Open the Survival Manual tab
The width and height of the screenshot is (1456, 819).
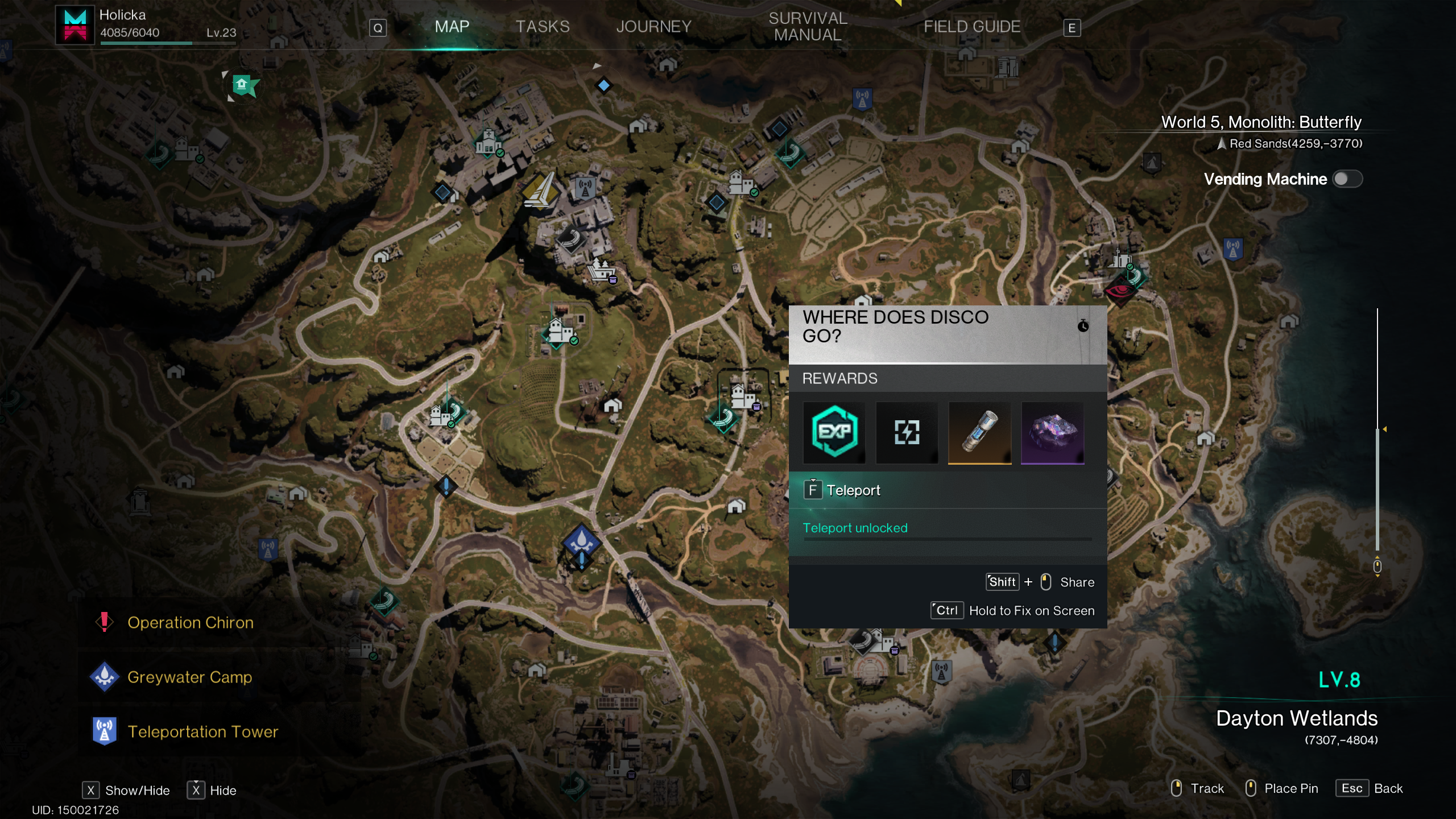pos(808,27)
